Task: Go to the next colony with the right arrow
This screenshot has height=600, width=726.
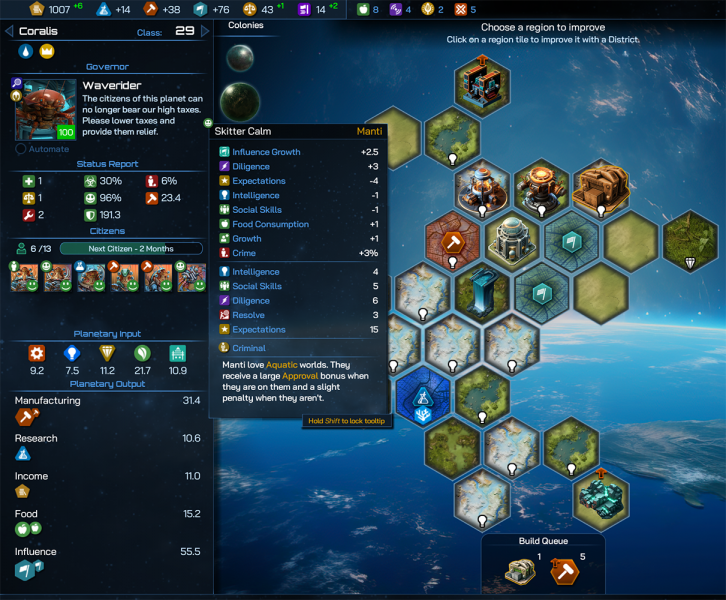Action: tap(206, 31)
